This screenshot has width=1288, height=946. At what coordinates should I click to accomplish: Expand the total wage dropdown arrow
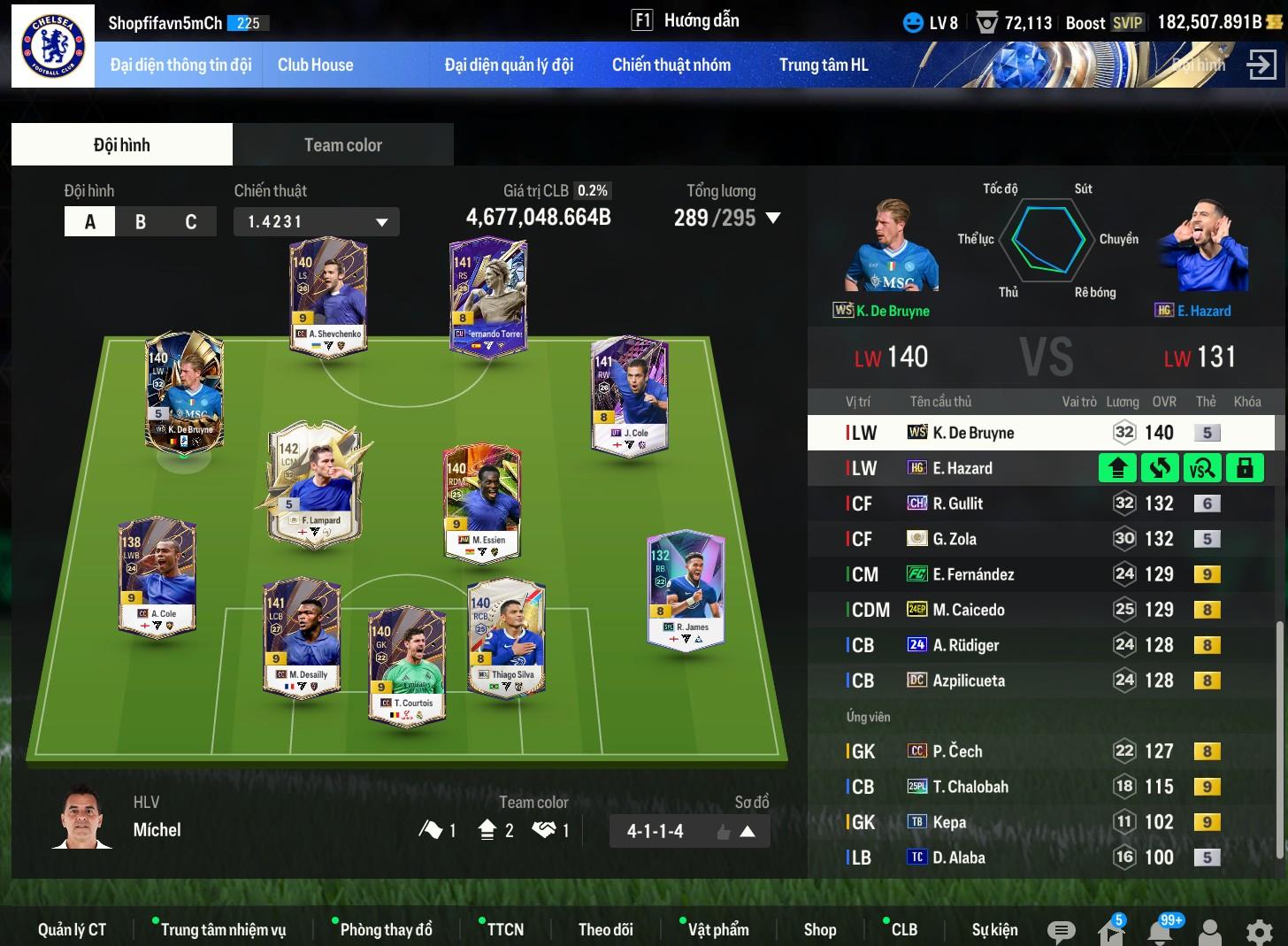tap(773, 218)
